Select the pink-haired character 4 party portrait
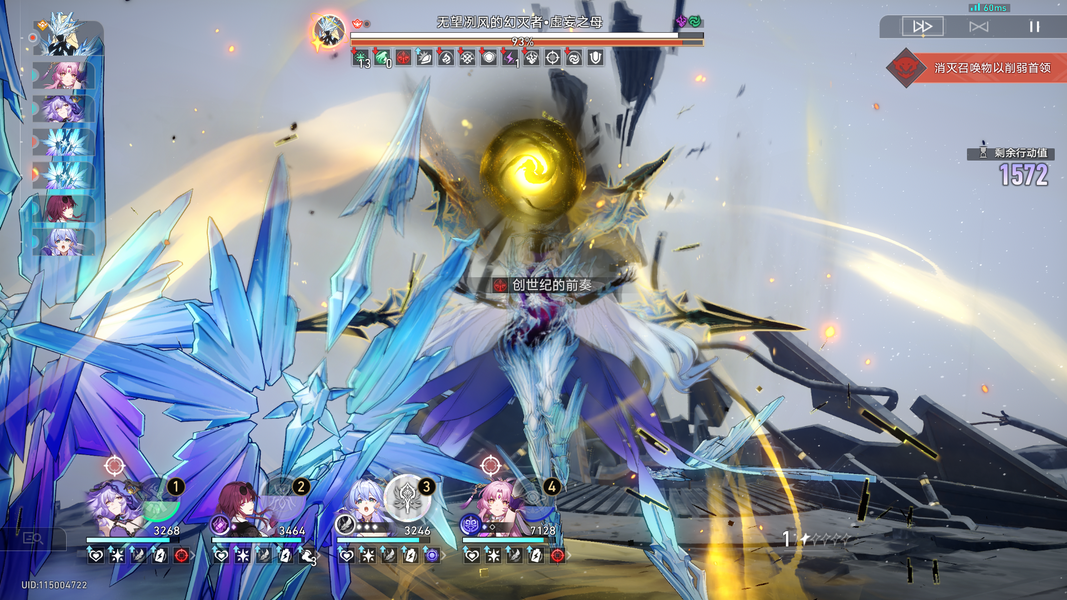The image size is (1067, 600). tap(497, 510)
